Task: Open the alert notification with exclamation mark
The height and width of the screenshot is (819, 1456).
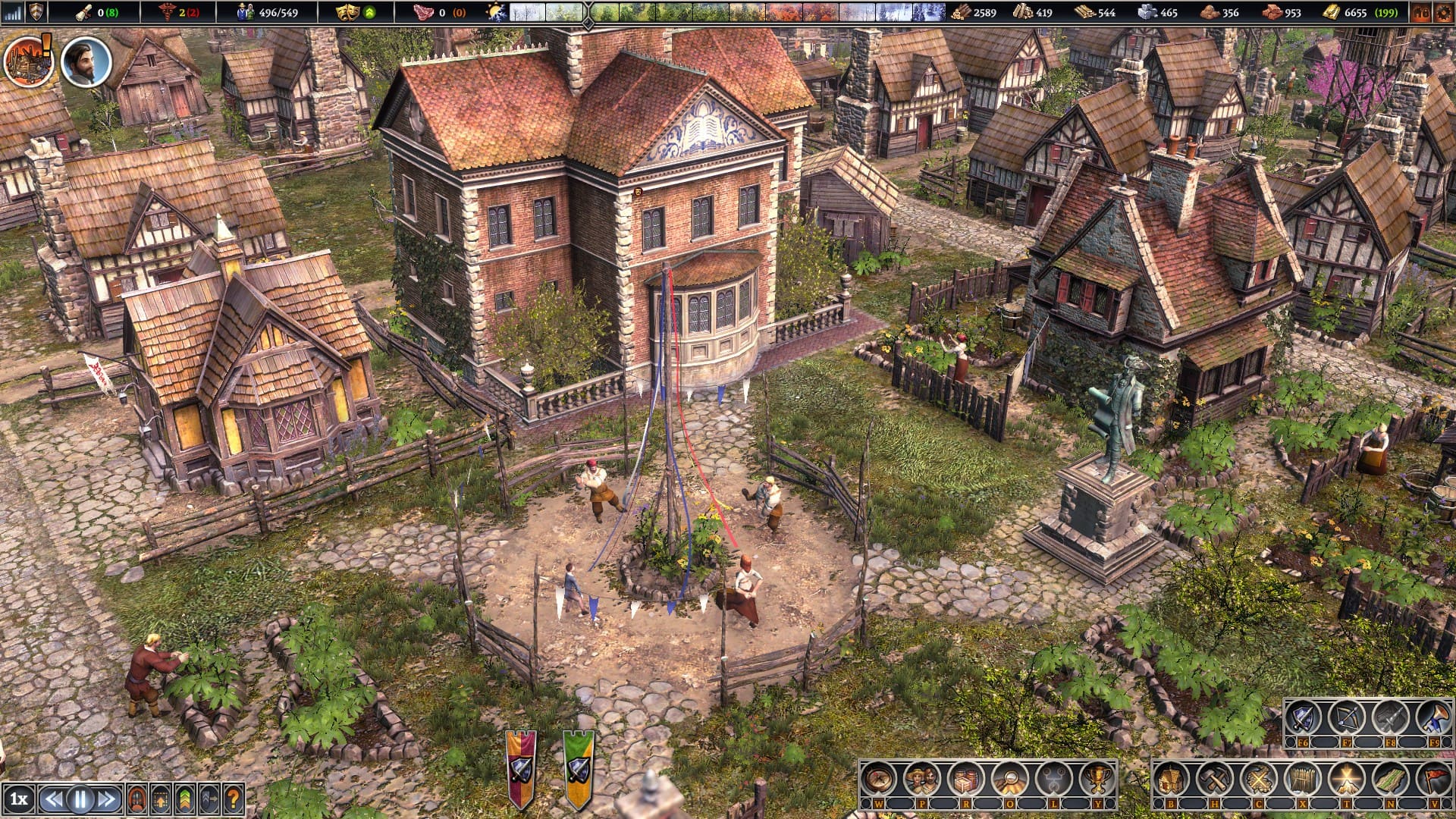Action: coord(29,61)
